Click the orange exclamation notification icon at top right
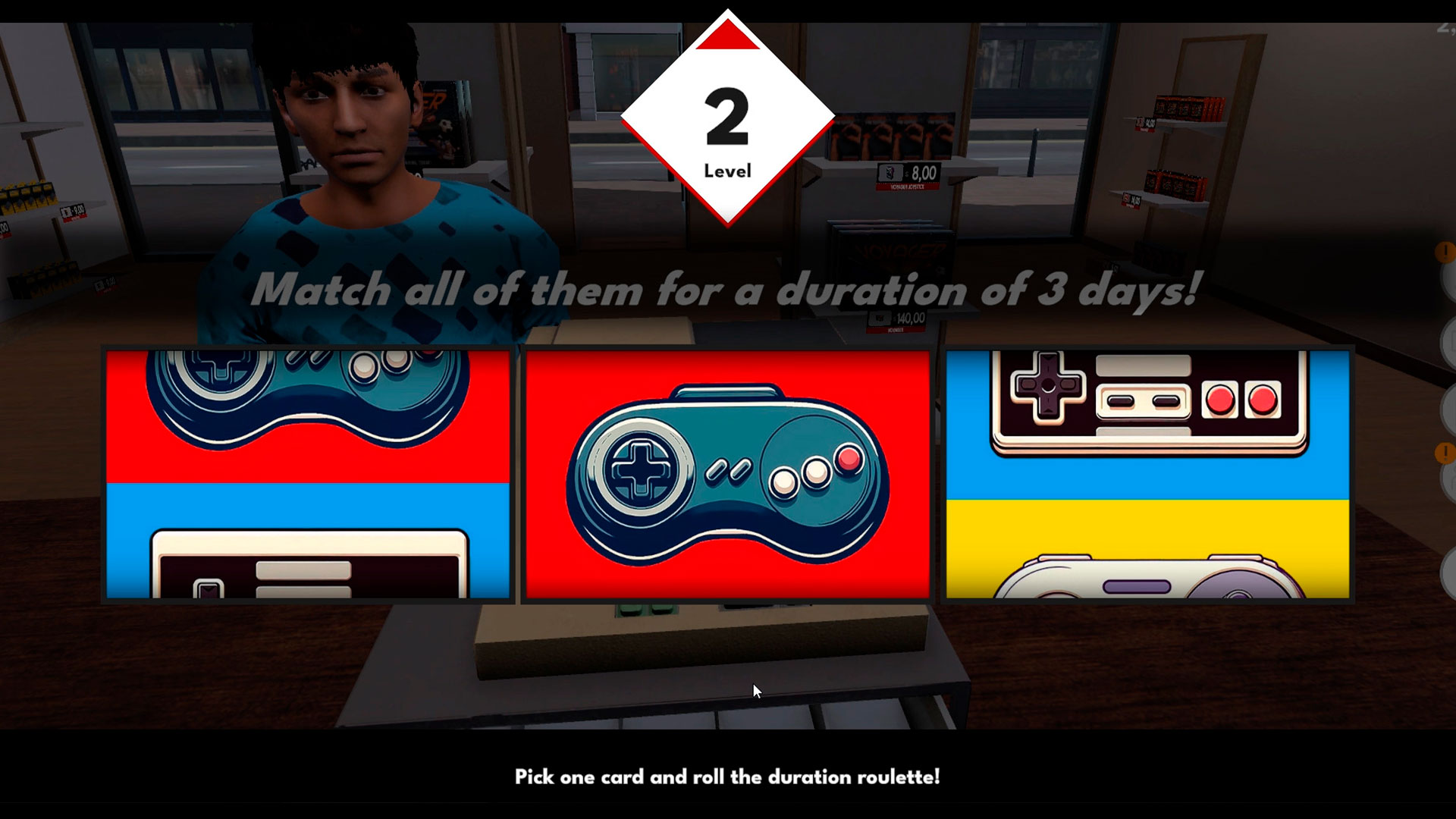 click(1445, 250)
